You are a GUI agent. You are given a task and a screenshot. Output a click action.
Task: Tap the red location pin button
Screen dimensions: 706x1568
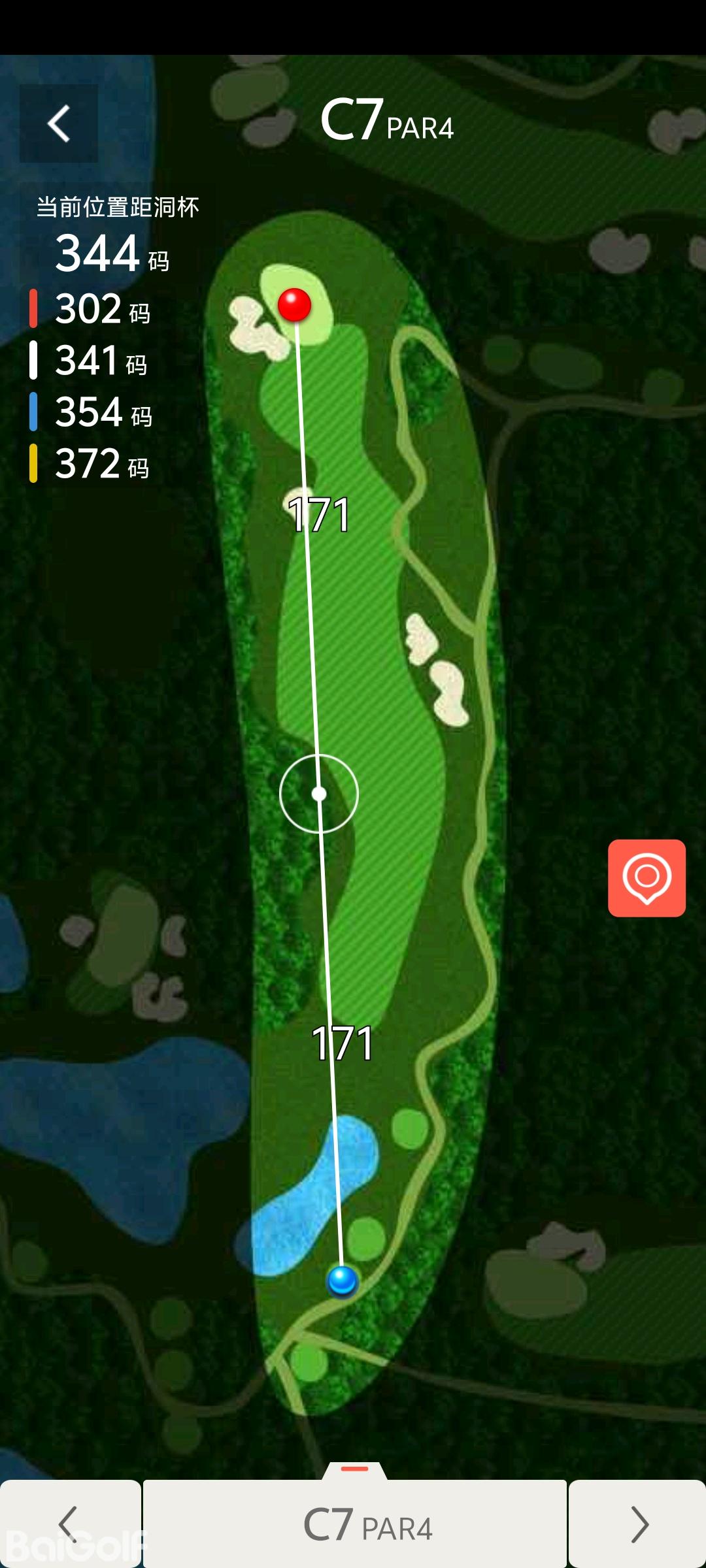[647, 878]
